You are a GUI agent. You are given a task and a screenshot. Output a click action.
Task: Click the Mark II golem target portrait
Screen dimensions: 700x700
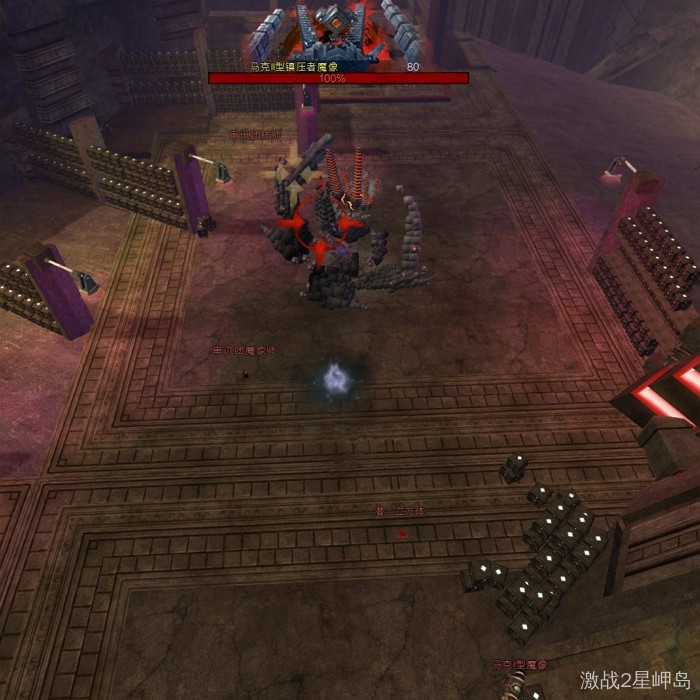click(x=339, y=28)
